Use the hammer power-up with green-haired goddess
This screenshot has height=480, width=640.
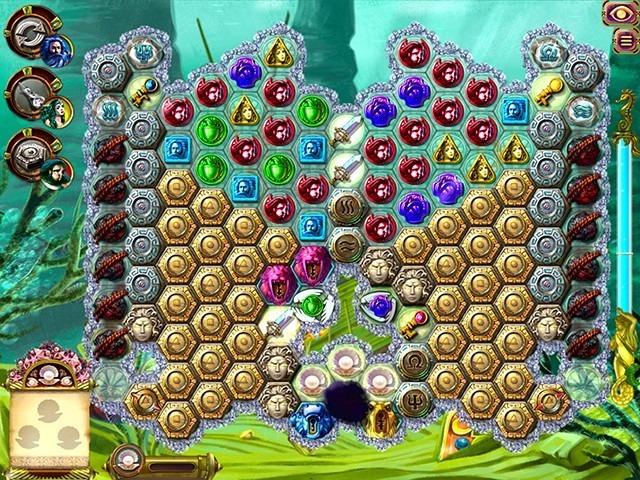click(30, 93)
